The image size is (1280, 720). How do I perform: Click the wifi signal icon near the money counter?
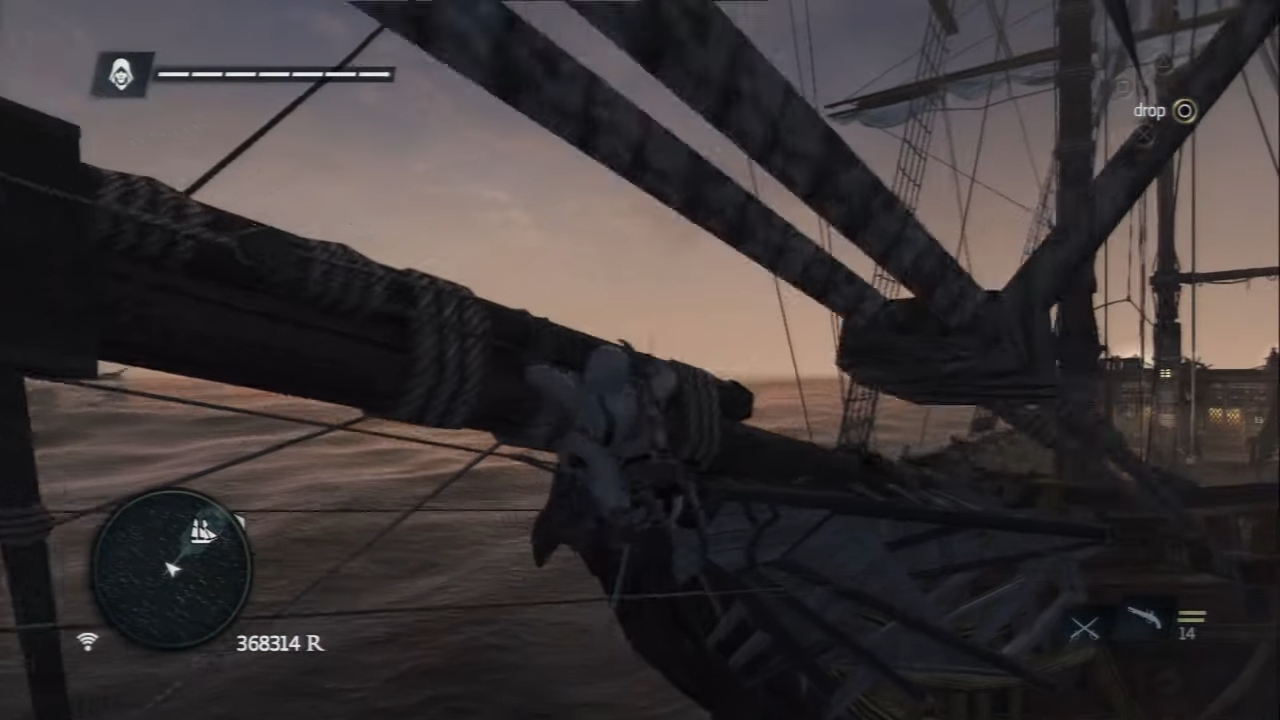[88, 643]
